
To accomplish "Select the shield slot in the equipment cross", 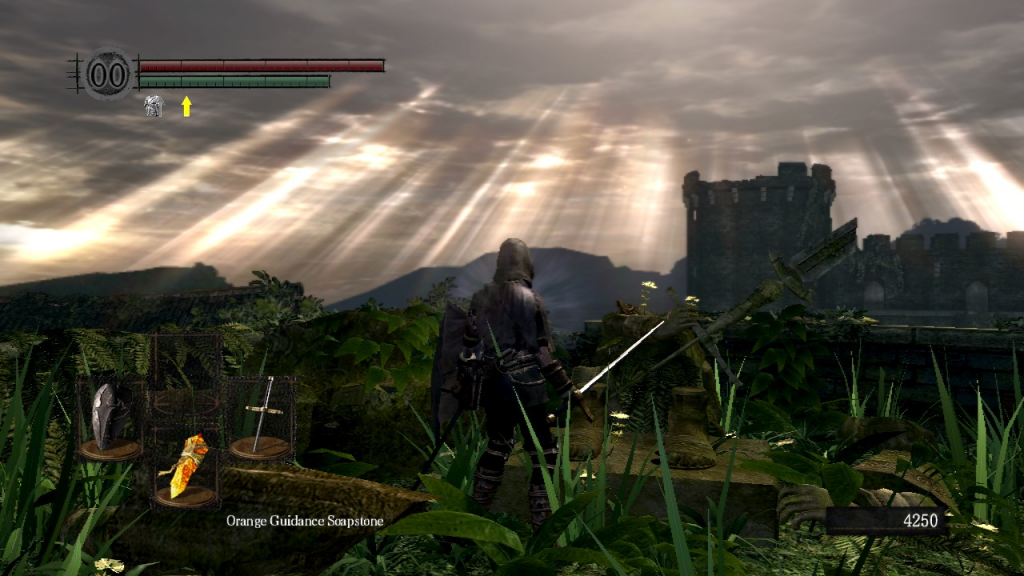I will tap(108, 419).
